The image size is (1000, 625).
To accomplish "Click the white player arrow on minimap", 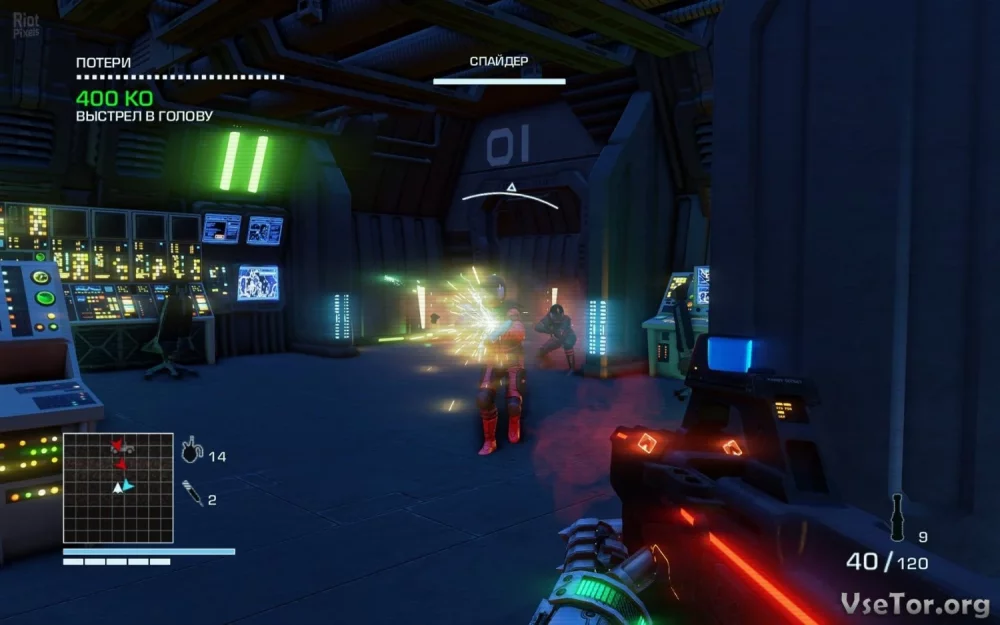I will [x=117, y=487].
